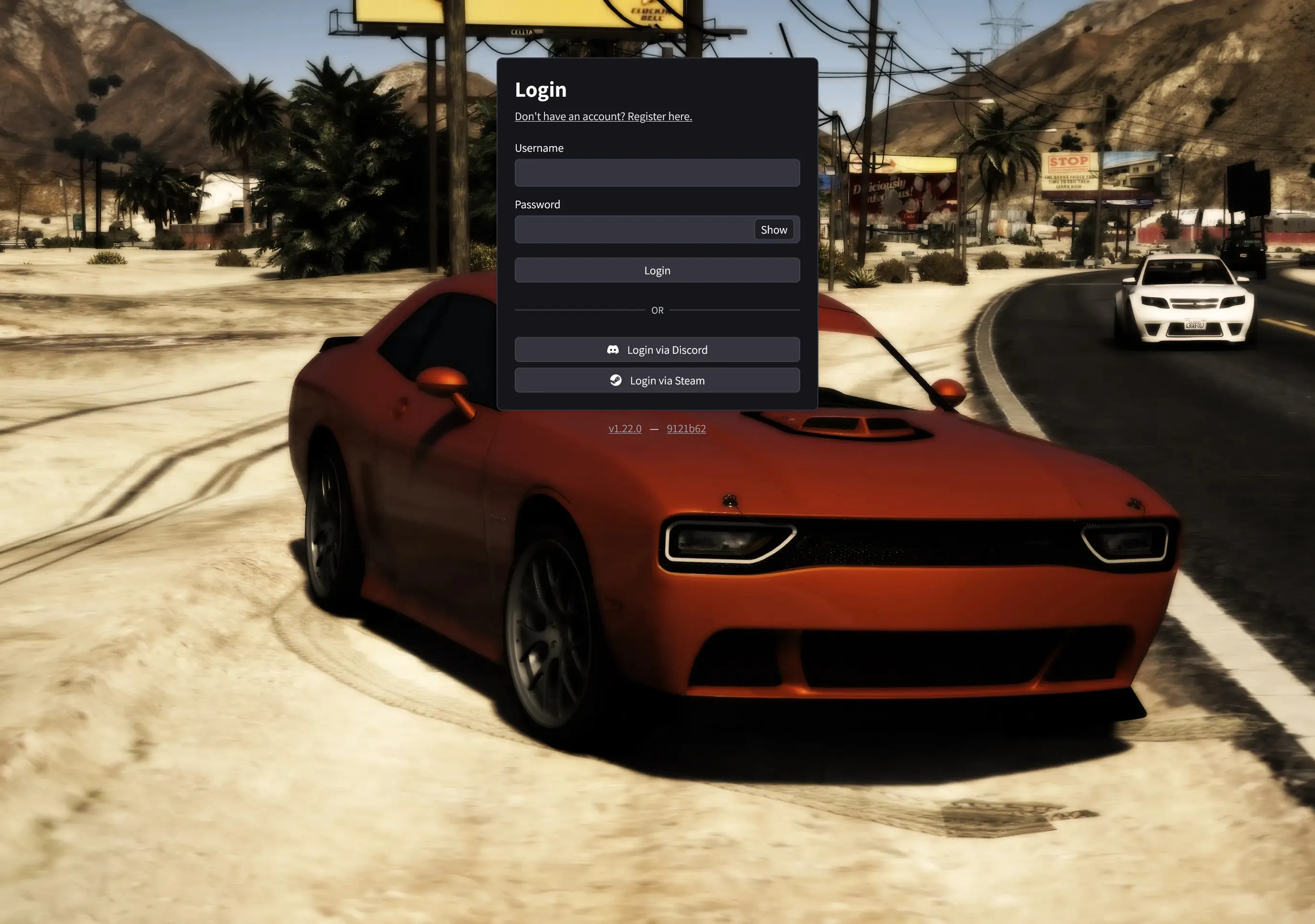Click the 'Login' heading on the panel
Image resolution: width=1315 pixels, height=924 pixels.
coord(541,90)
